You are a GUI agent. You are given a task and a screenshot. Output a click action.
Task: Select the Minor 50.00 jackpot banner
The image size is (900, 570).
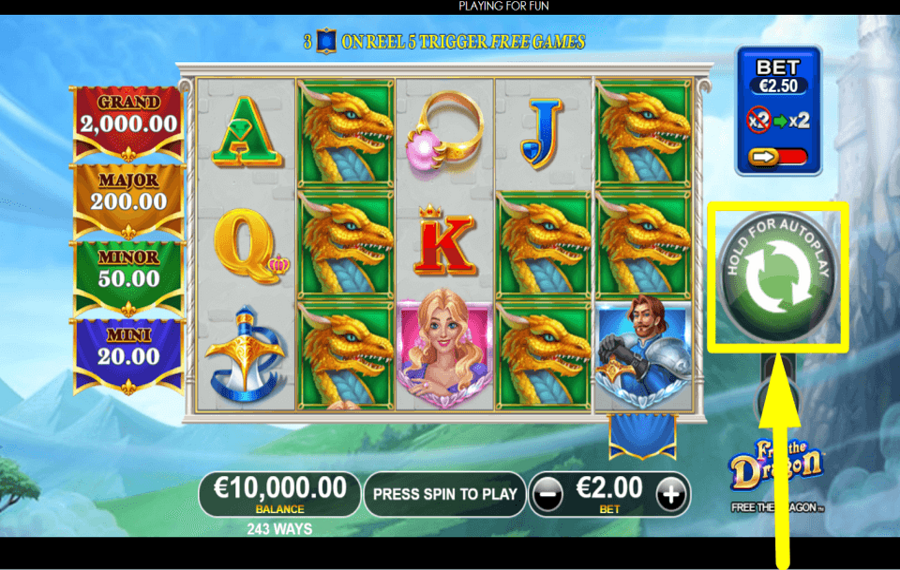click(x=128, y=273)
